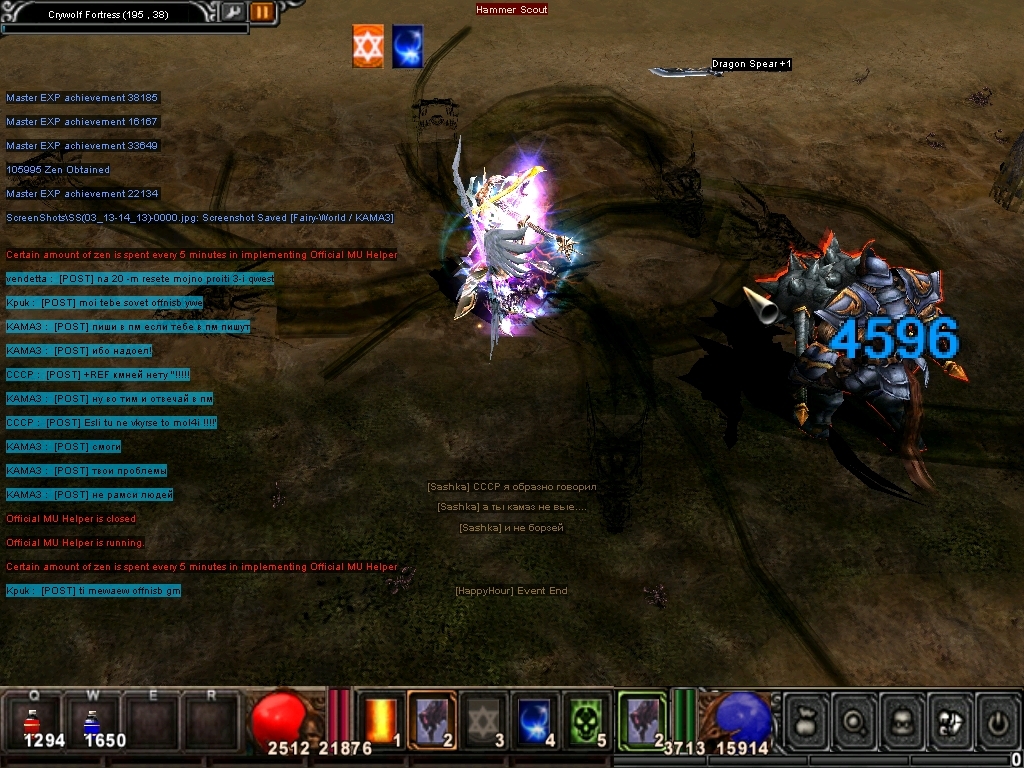Screen dimensions: 1024x768
Task: Open the bag button on the menu bar
Action: tap(806, 719)
